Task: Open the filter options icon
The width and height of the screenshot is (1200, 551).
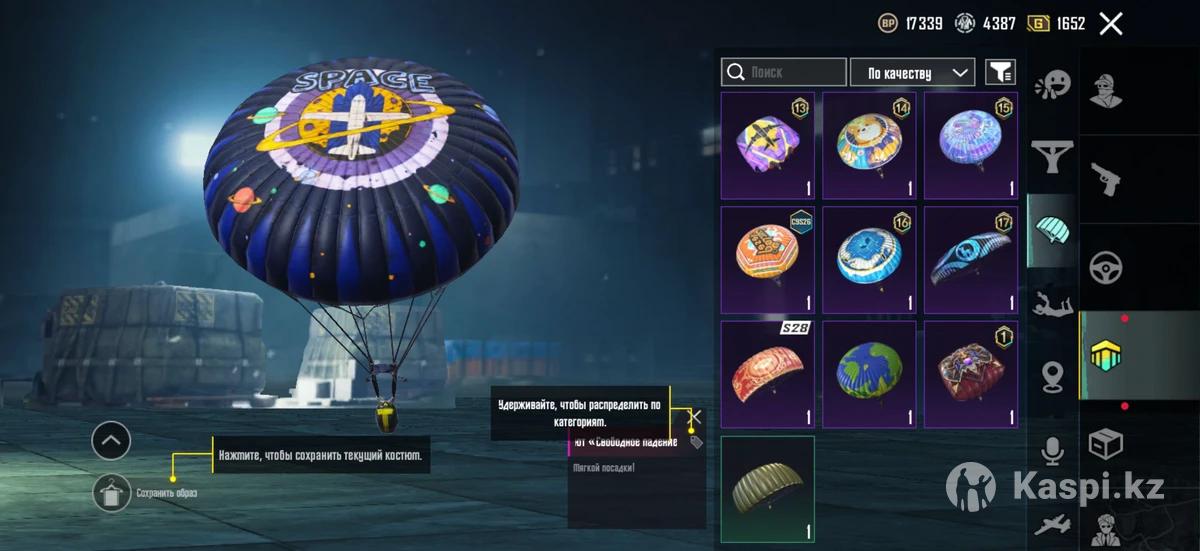Action: click(1000, 72)
